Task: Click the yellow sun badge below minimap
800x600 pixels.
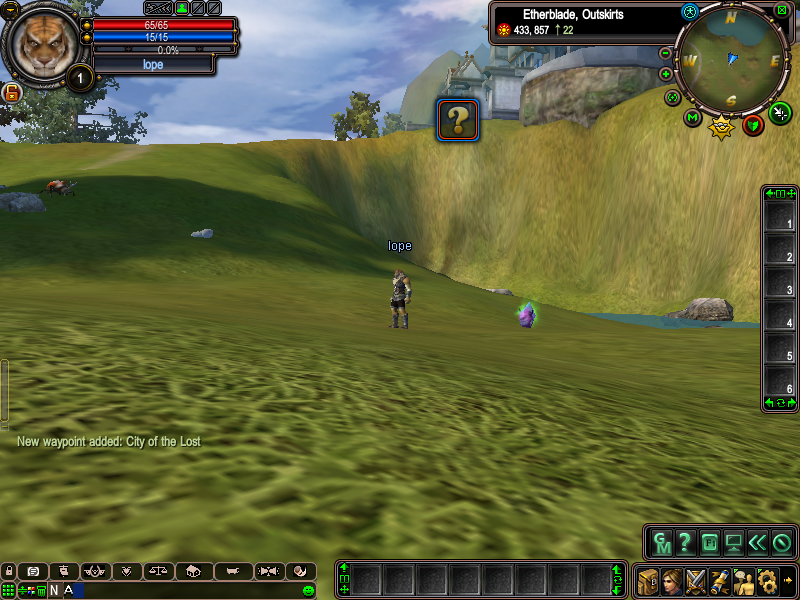Action: pos(721,126)
